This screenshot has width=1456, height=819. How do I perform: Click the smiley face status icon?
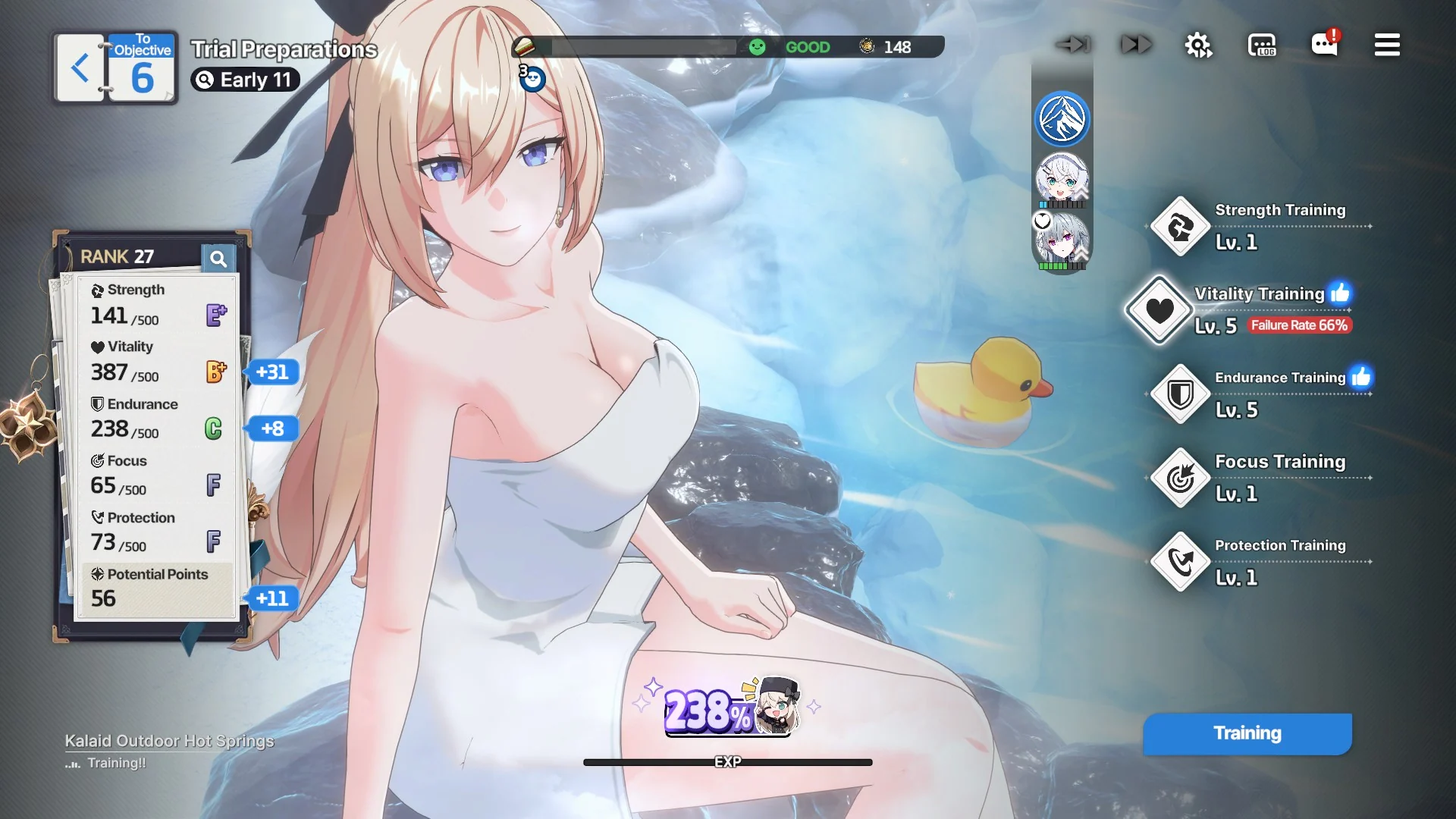pyautogui.click(x=757, y=47)
